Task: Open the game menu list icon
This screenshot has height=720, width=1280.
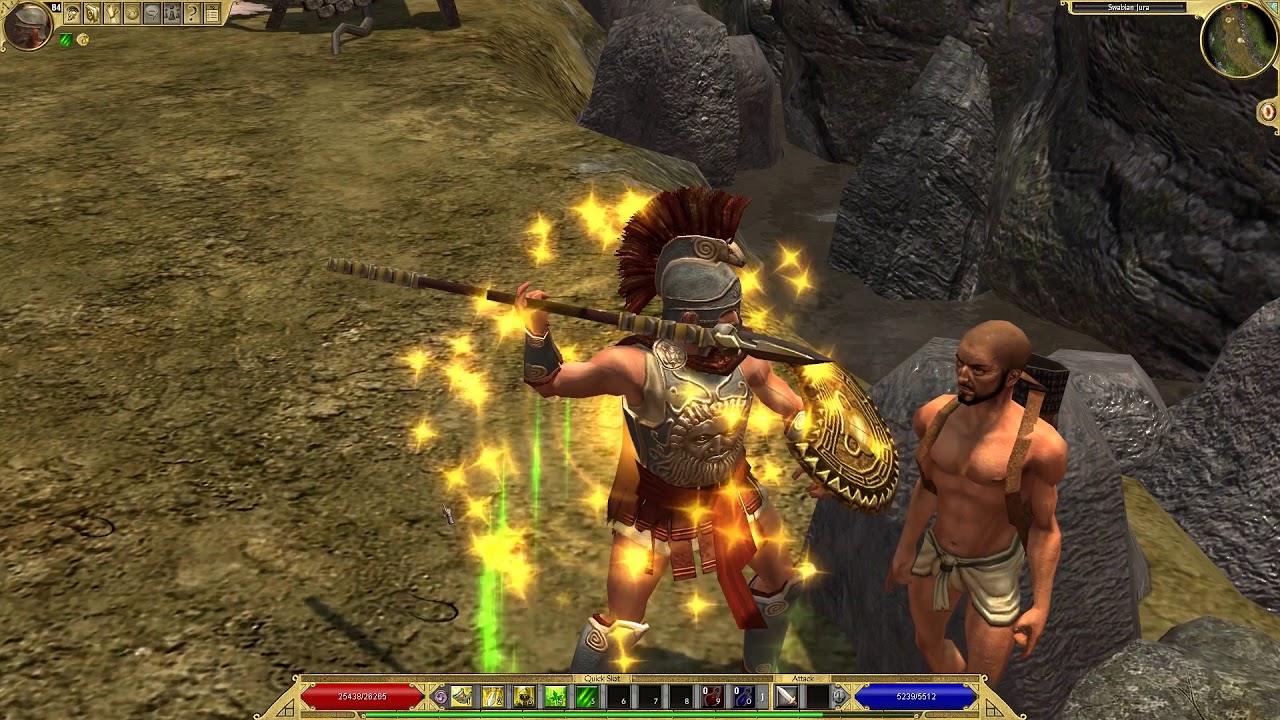Action: tap(212, 14)
